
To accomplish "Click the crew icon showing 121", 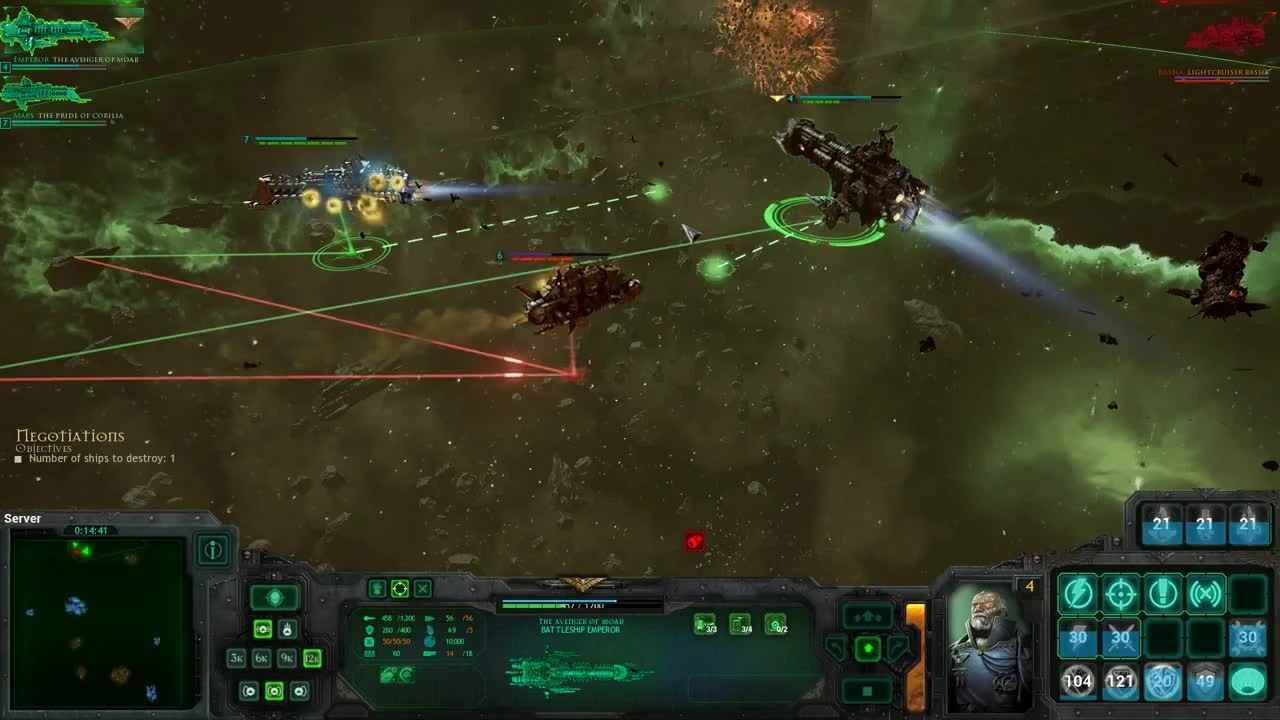I will click(x=1121, y=681).
